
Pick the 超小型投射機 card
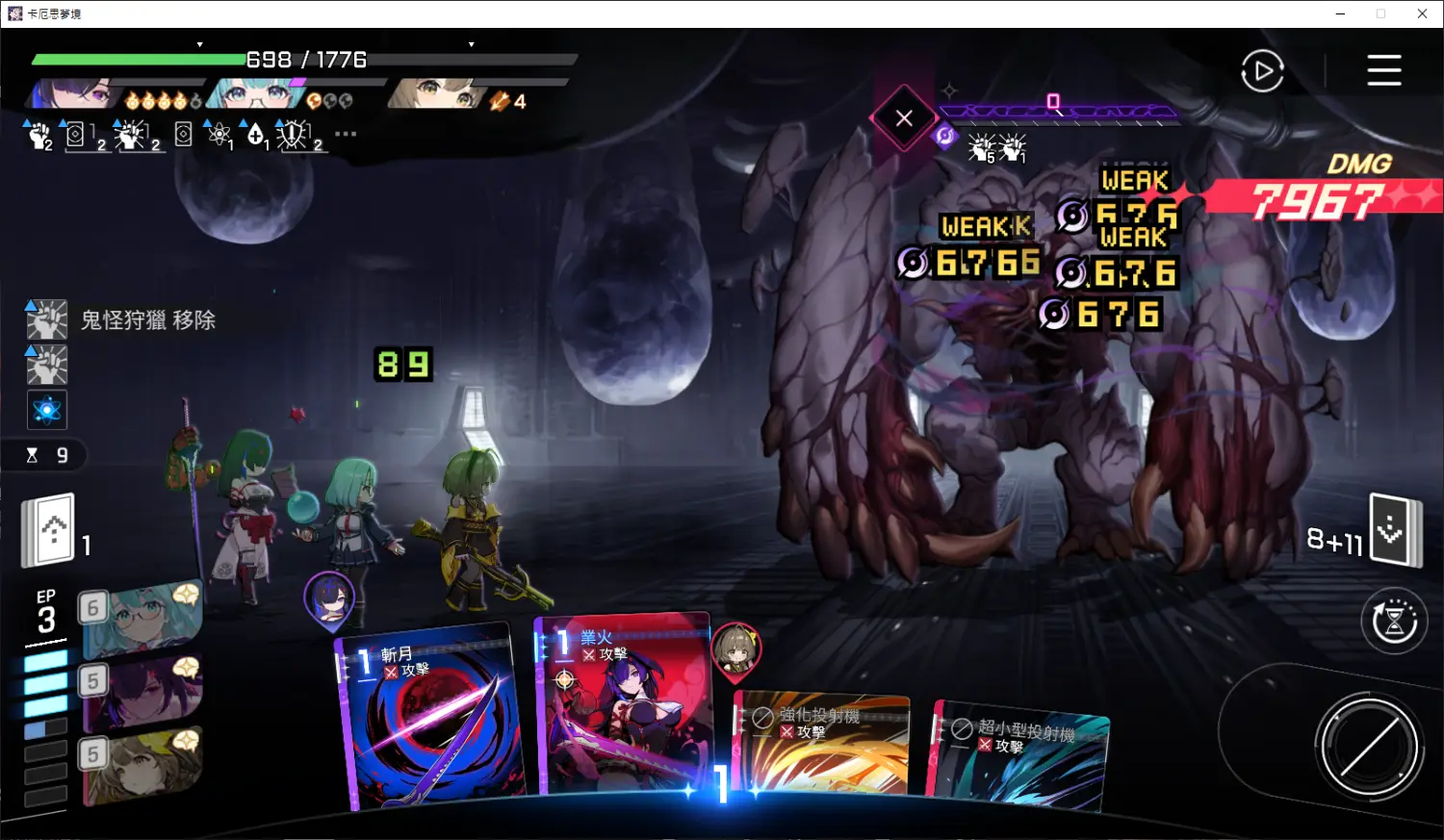tap(1020, 755)
